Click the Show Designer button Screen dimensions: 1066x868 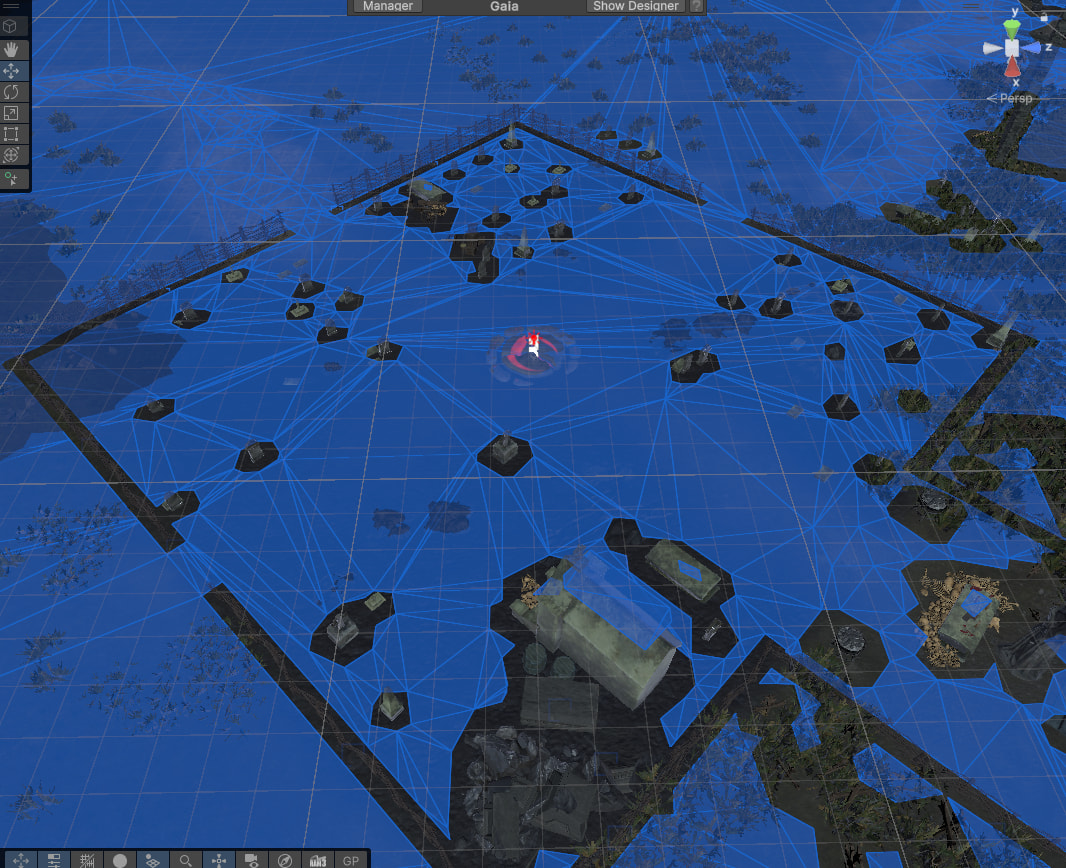click(636, 6)
